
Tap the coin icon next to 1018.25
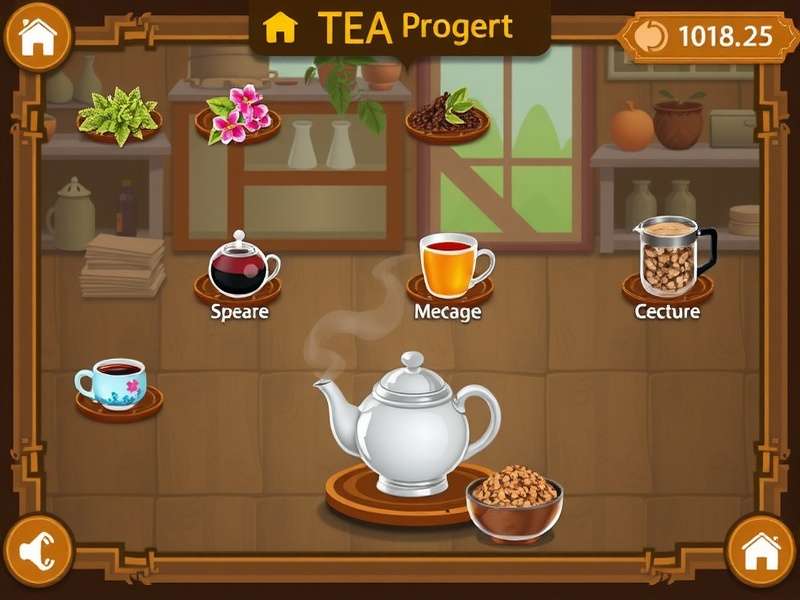(651, 36)
